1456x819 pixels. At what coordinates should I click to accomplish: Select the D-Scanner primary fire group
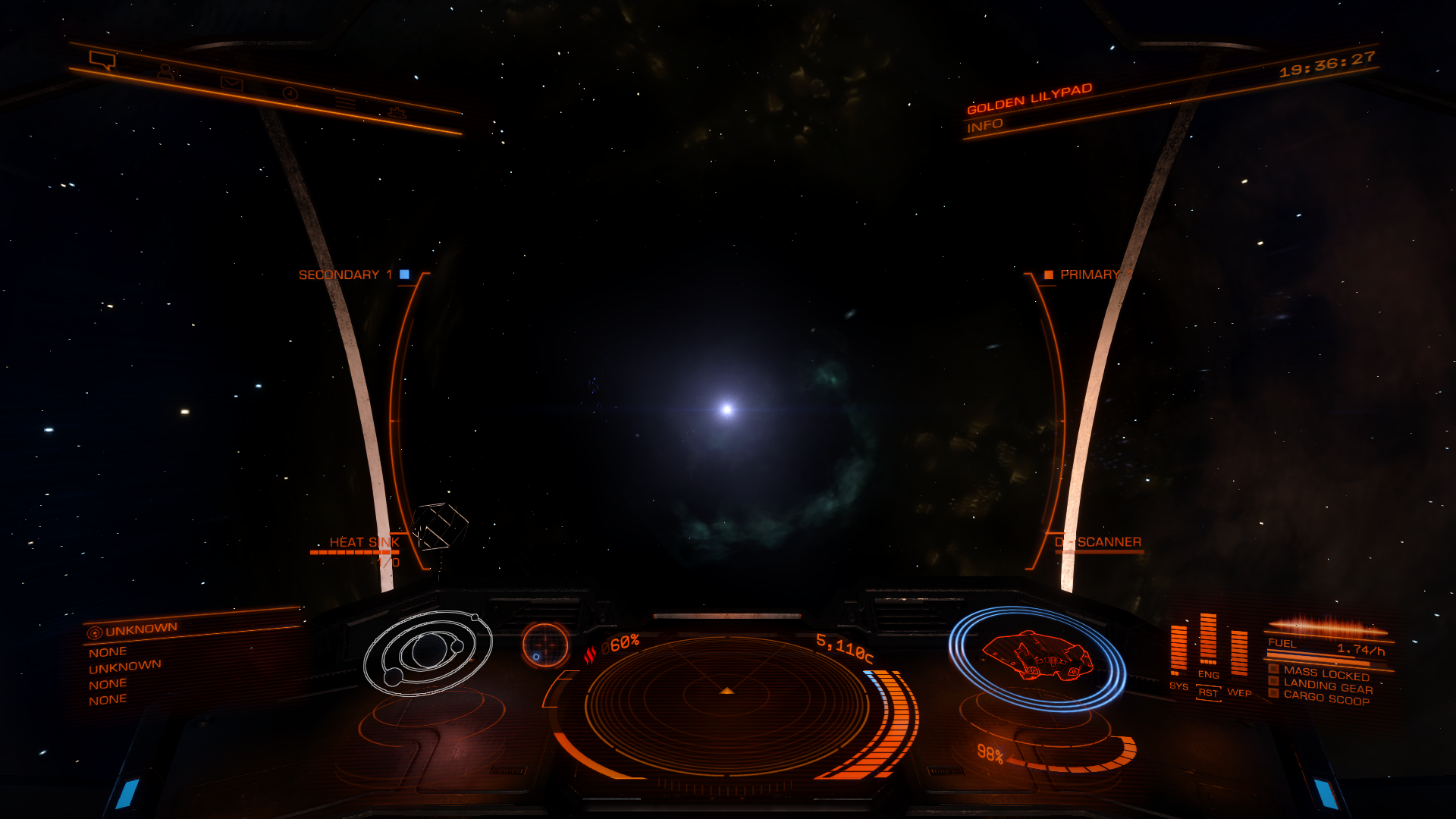coord(1099,542)
